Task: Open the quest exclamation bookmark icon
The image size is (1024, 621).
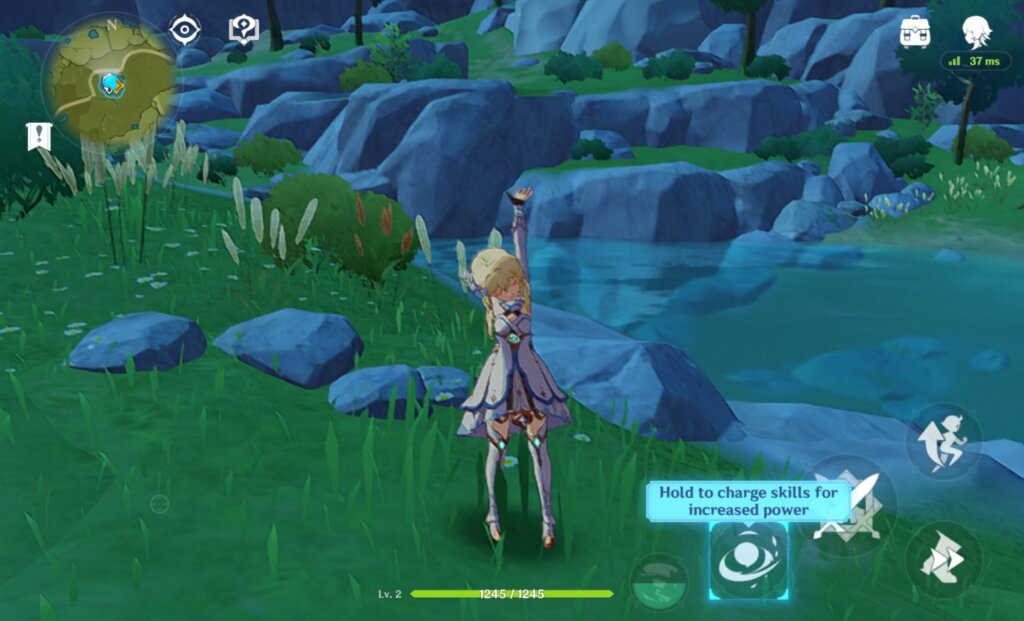Action: pyautogui.click(x=39, y=136)
